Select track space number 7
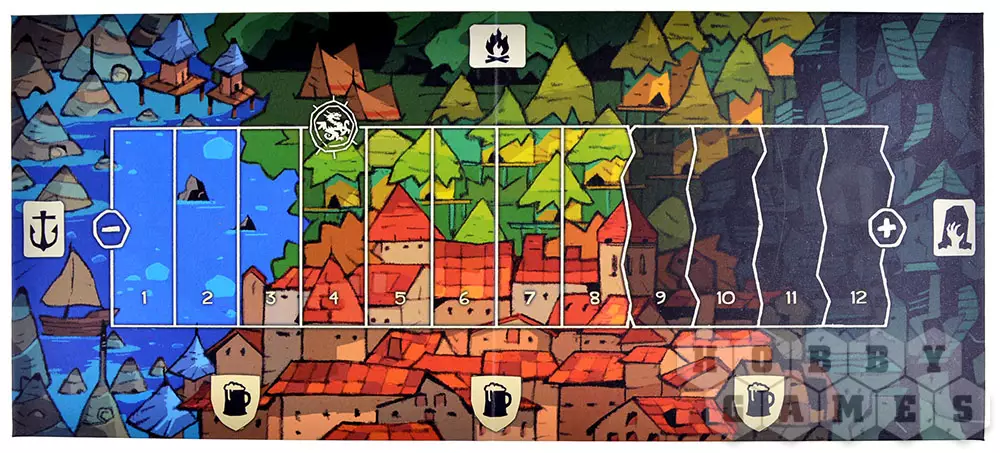Viewport: 1000px width, 453px height. coord(529,226)
